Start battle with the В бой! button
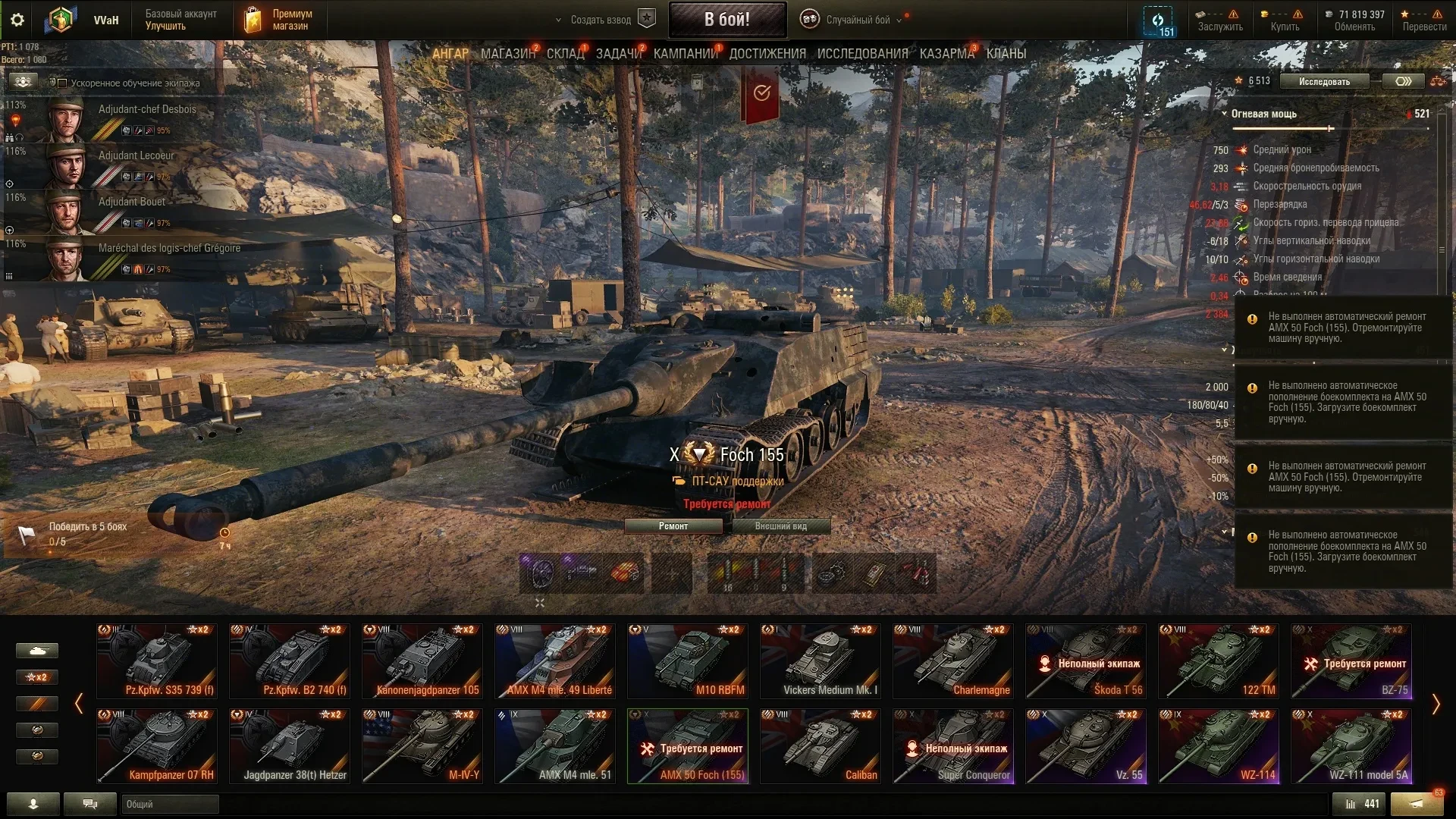This screenshot has width=1456, height=819. pyautogui.click(x=726, y=20)
